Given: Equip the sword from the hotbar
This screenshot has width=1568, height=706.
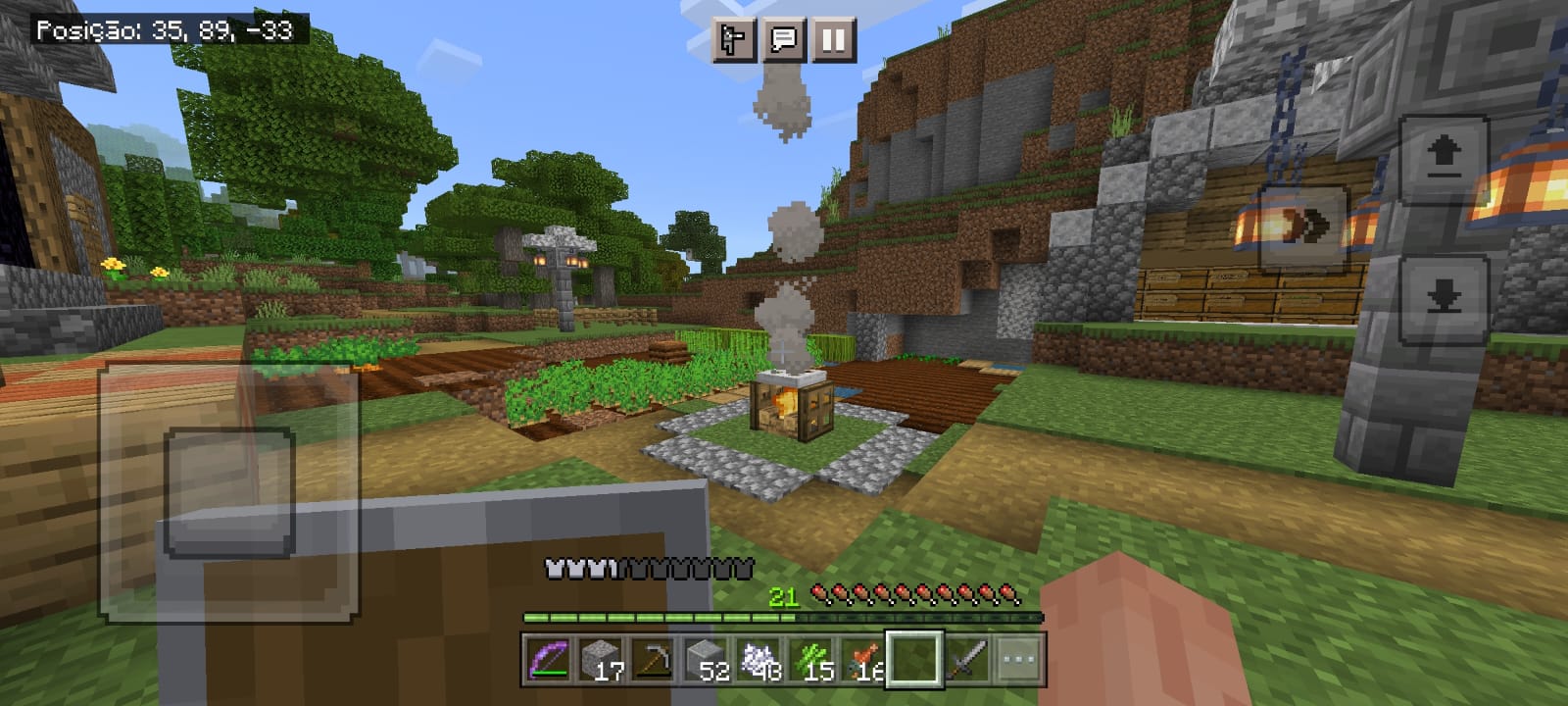Looking at the screenshot, I should point(967,660).
